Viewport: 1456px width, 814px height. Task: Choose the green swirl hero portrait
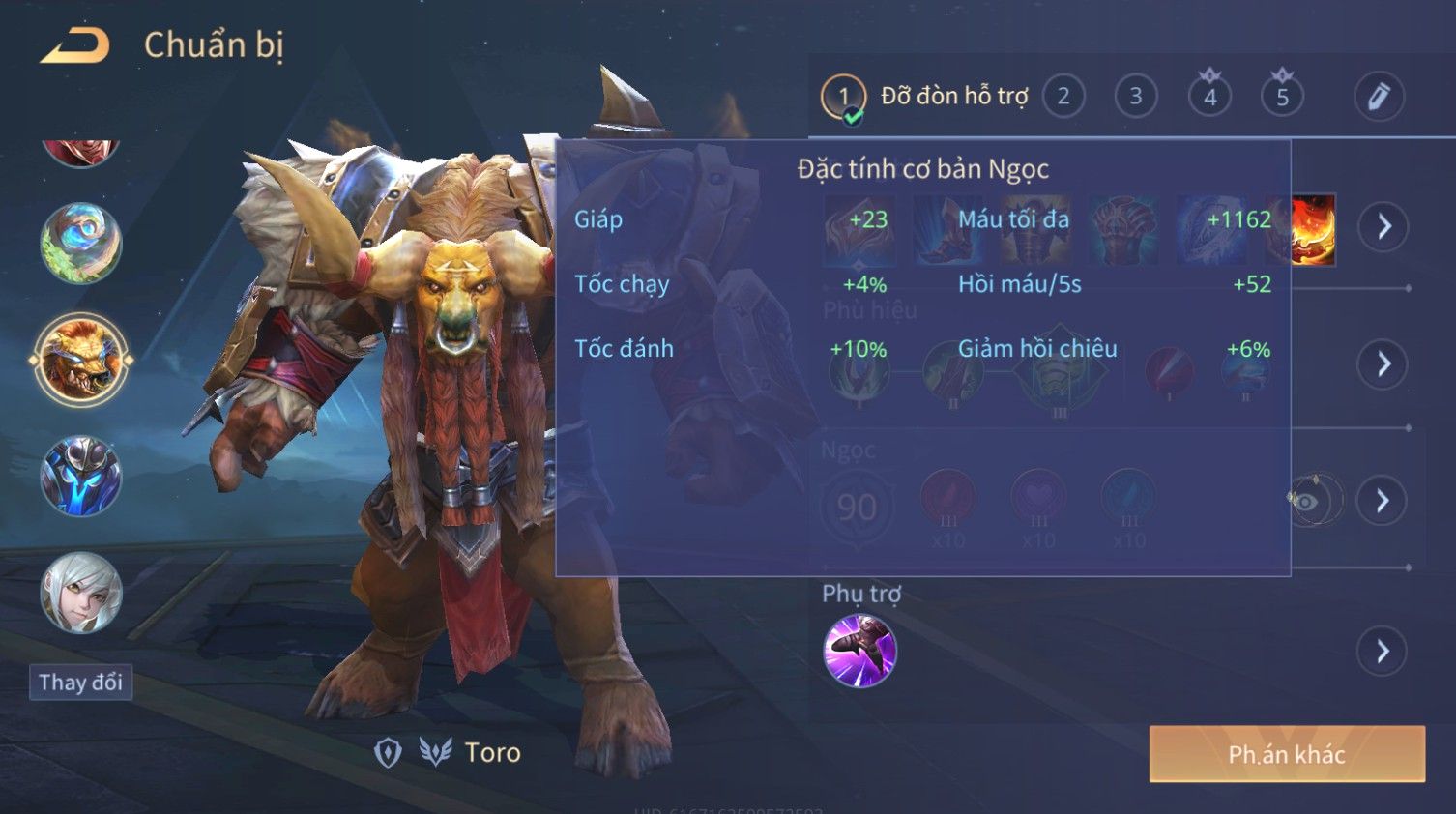click(81, 244)
